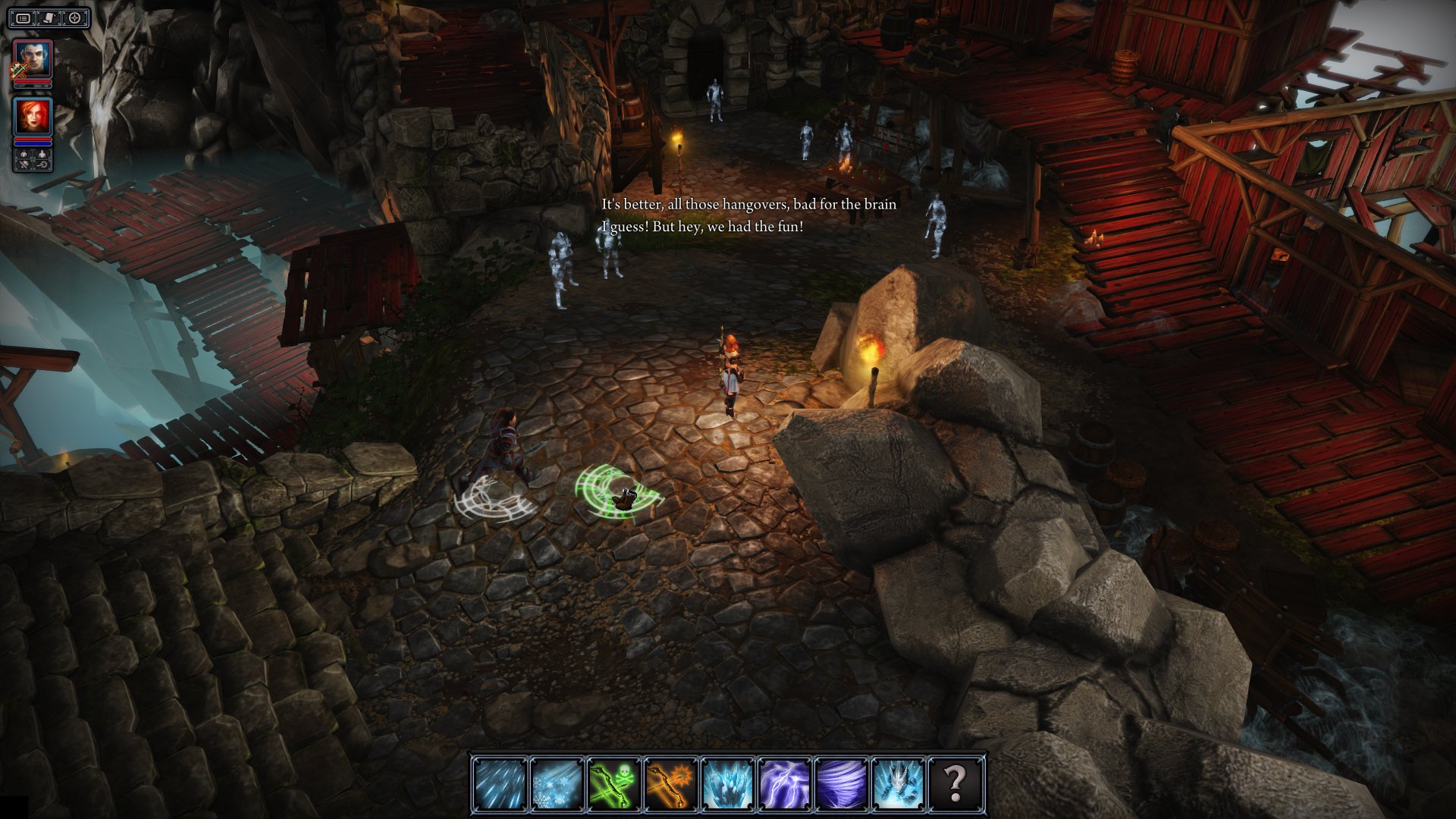This screenshot has width=1456, height=819.
Task: Use the snowflake blizzard skill
Action: [x=557, y=784]
